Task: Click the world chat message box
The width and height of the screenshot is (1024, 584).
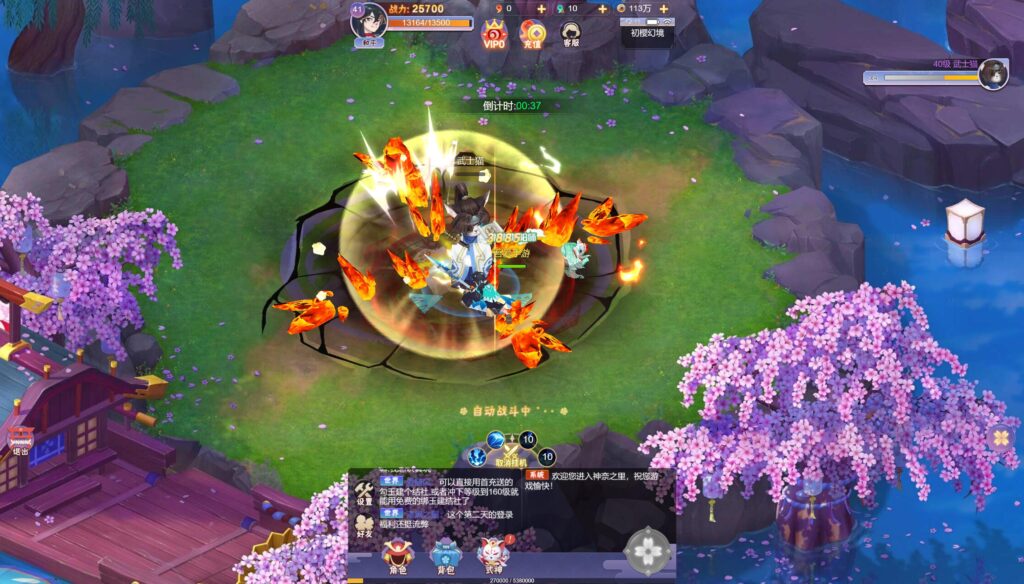Action: point(445,502)
